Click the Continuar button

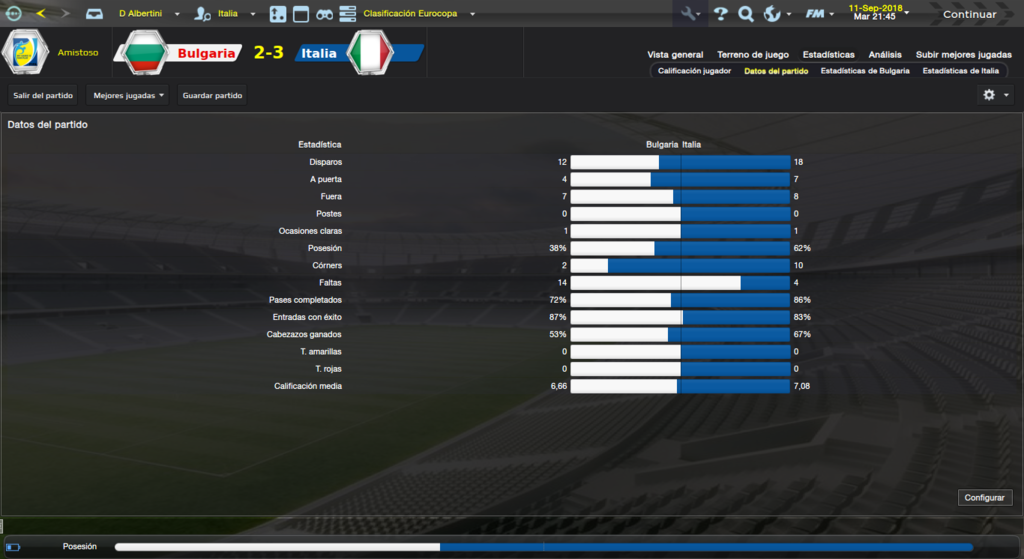coord(969,14)
